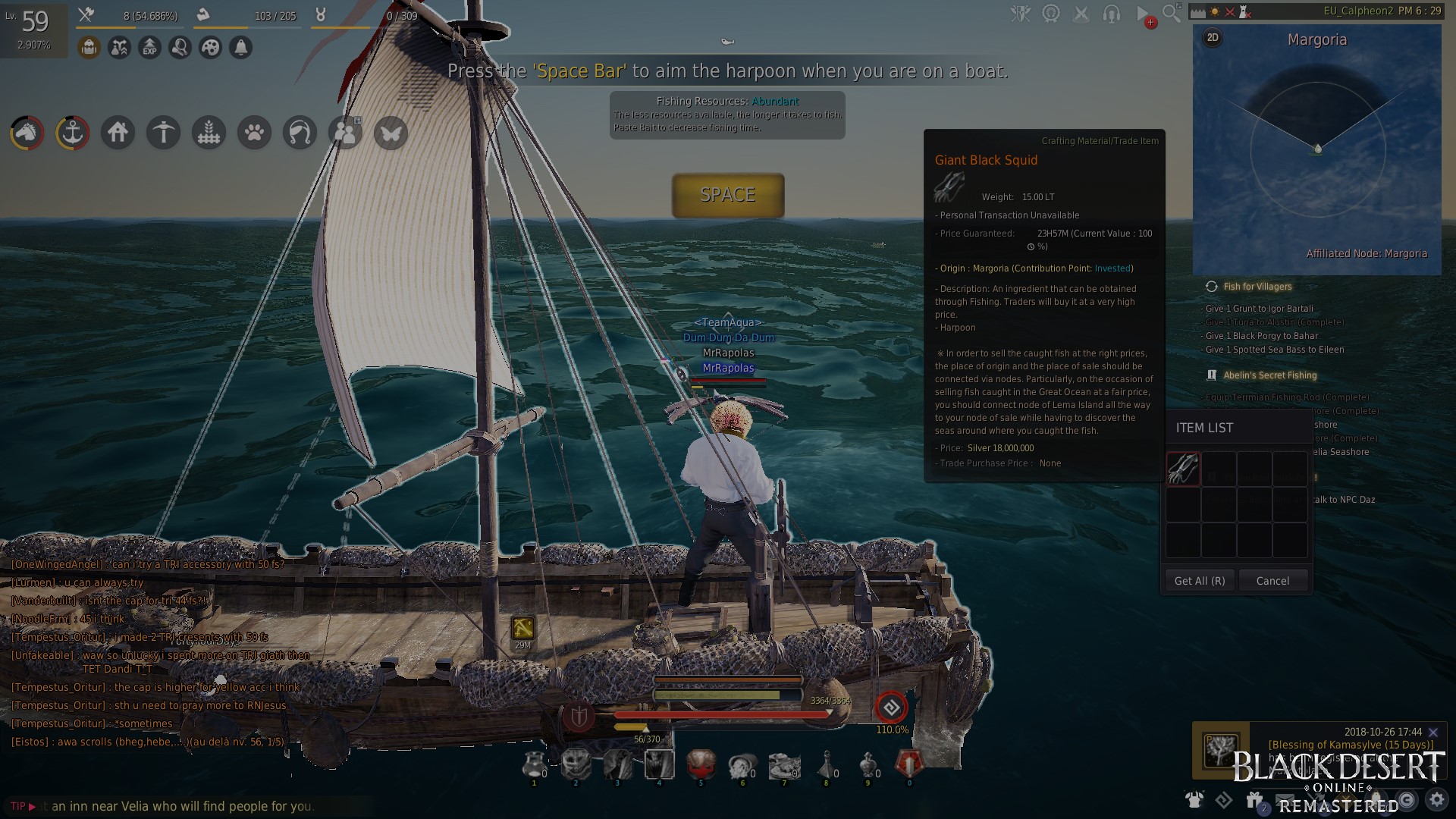Viewport: 1456px width, 819px height.
Task: Loot everything with the Get All button
Action: (x=1199, y=581)
